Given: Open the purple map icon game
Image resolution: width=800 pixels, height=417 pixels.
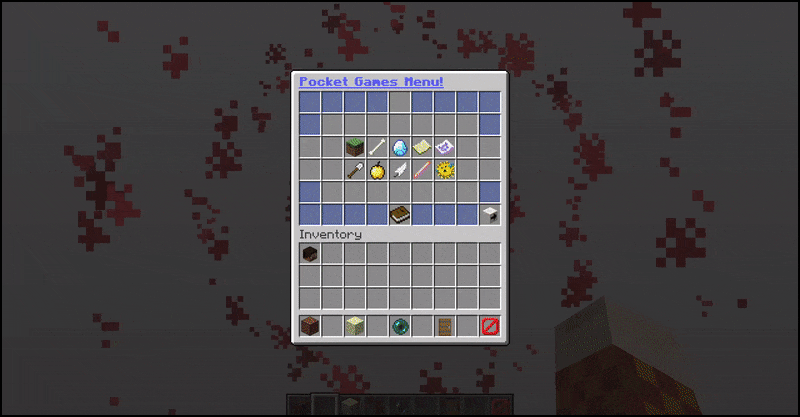Looking at the screenshot, I should tap(444, 148).
